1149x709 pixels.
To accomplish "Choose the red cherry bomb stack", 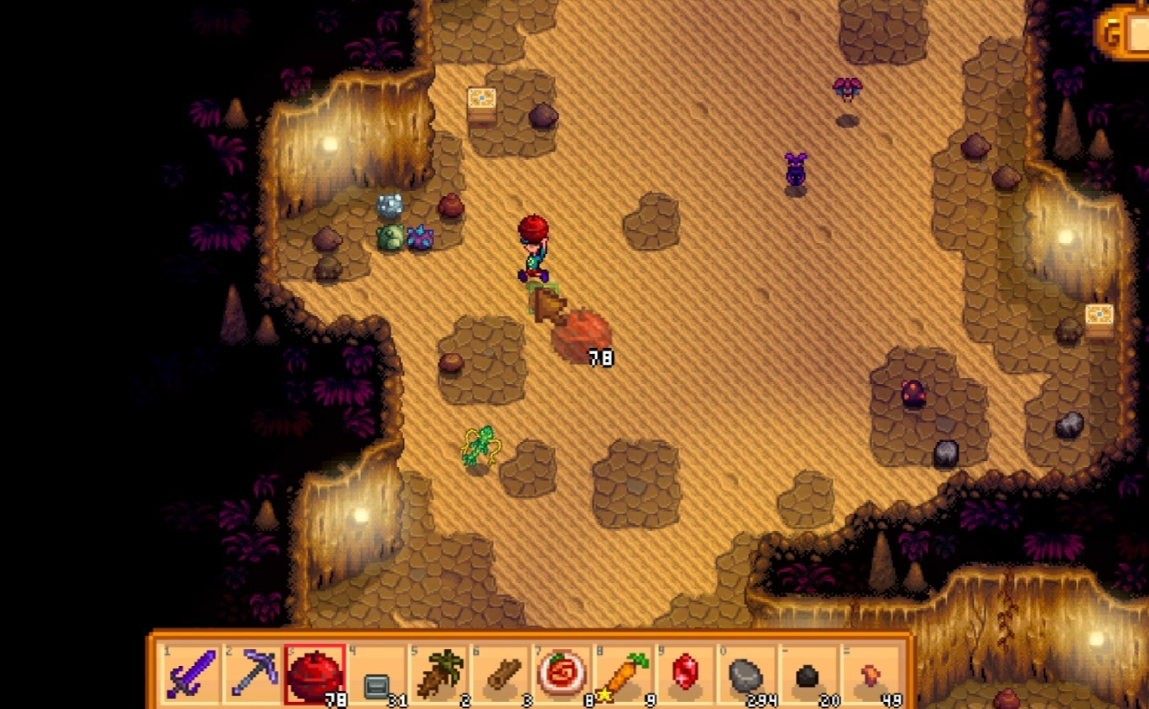I will 315,673.
